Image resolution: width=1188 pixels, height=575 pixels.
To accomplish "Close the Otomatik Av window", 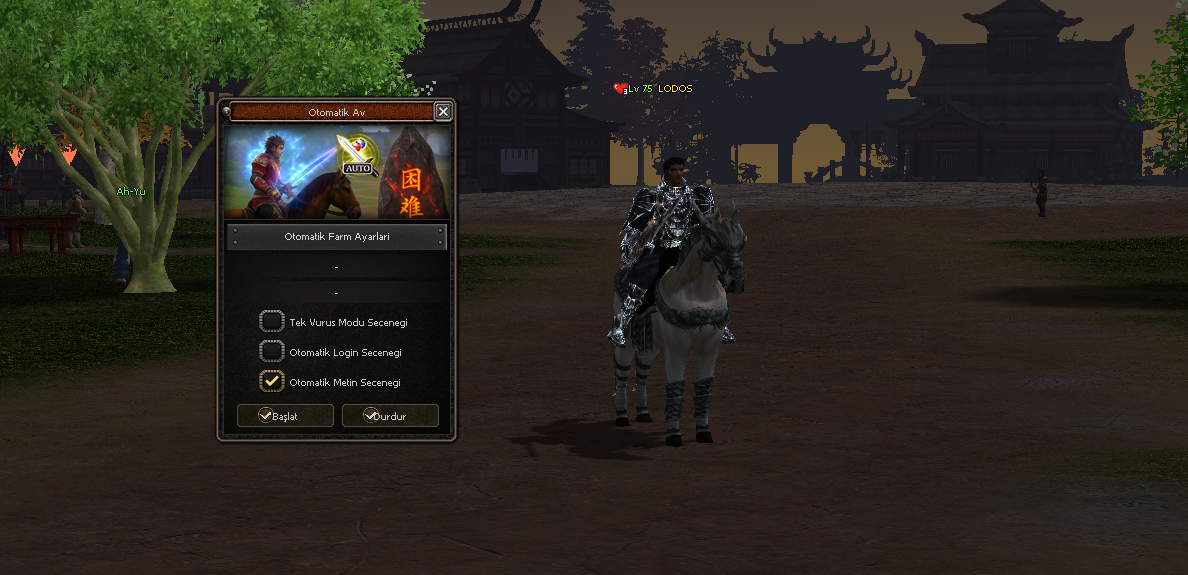I will (443, 112).
